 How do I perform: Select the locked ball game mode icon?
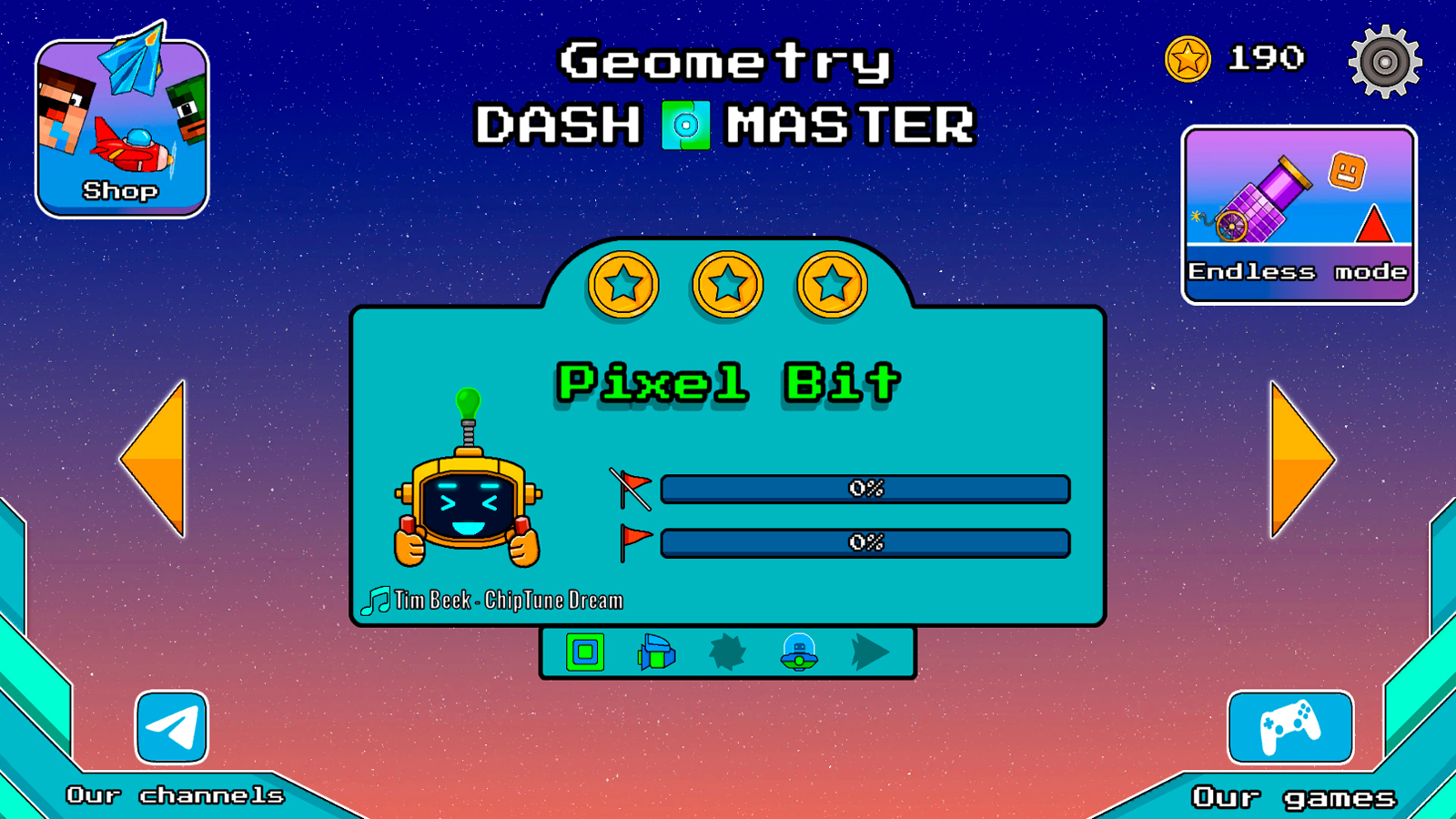click(x=727, y=653)
